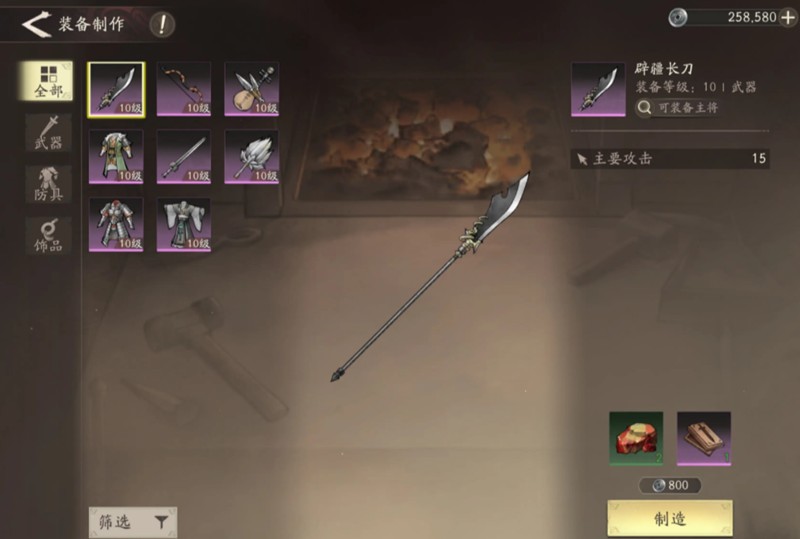Click the 制造 craft button

pyautogui.click(x=670, y=518)
